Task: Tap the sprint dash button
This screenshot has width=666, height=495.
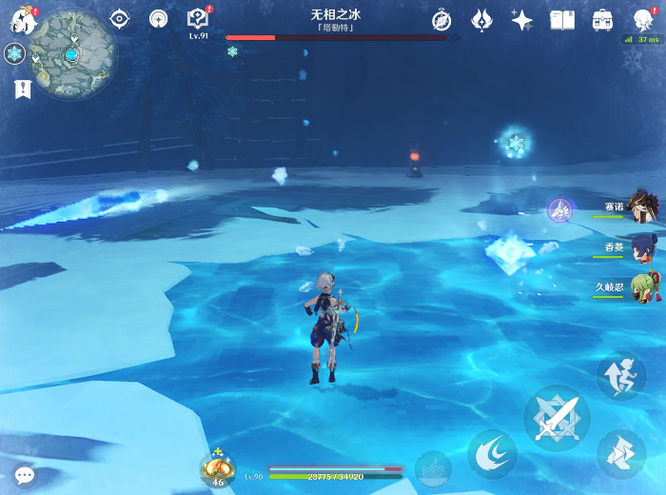Action: pos(621,377)
